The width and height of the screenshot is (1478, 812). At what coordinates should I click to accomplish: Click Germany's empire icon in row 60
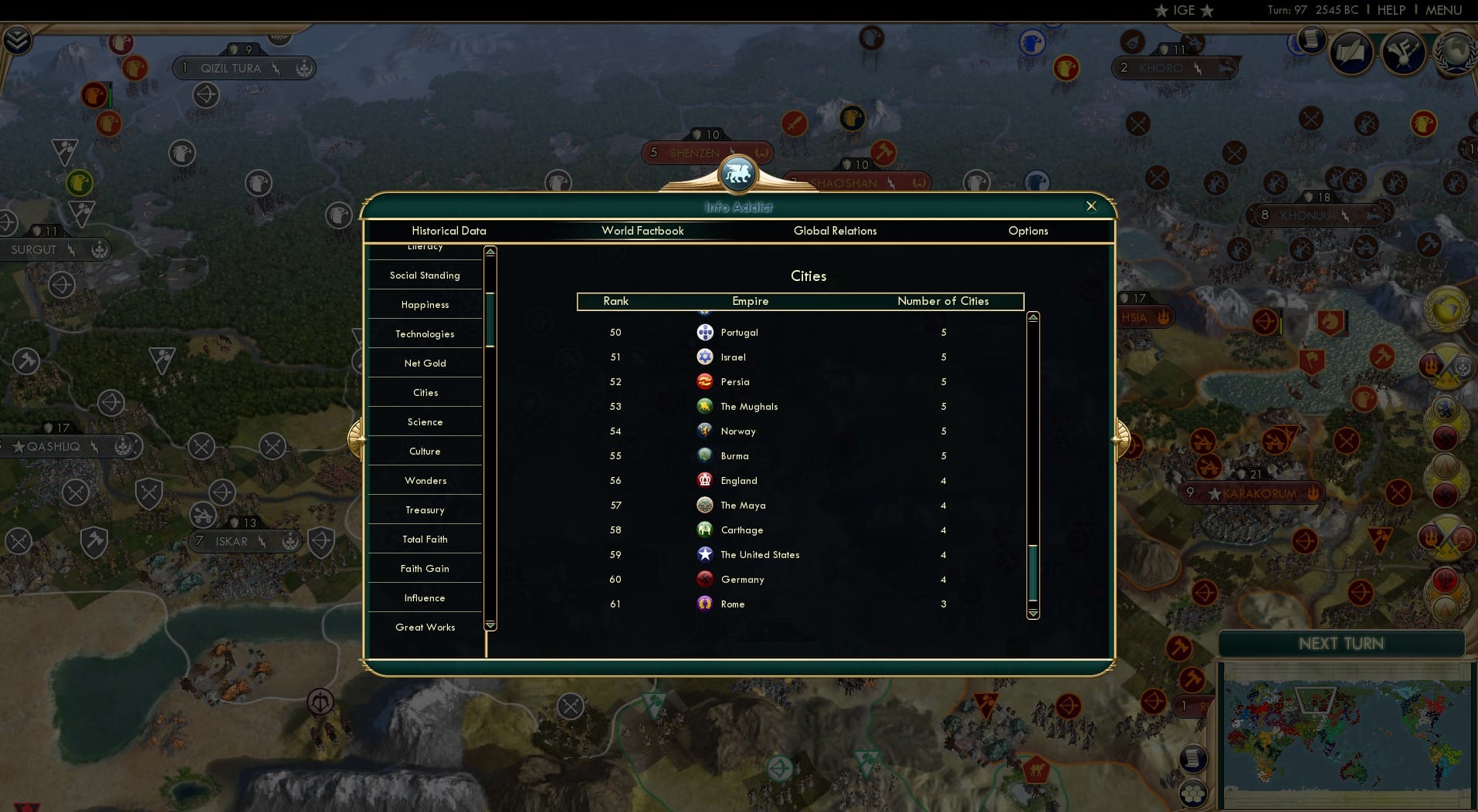705,579
